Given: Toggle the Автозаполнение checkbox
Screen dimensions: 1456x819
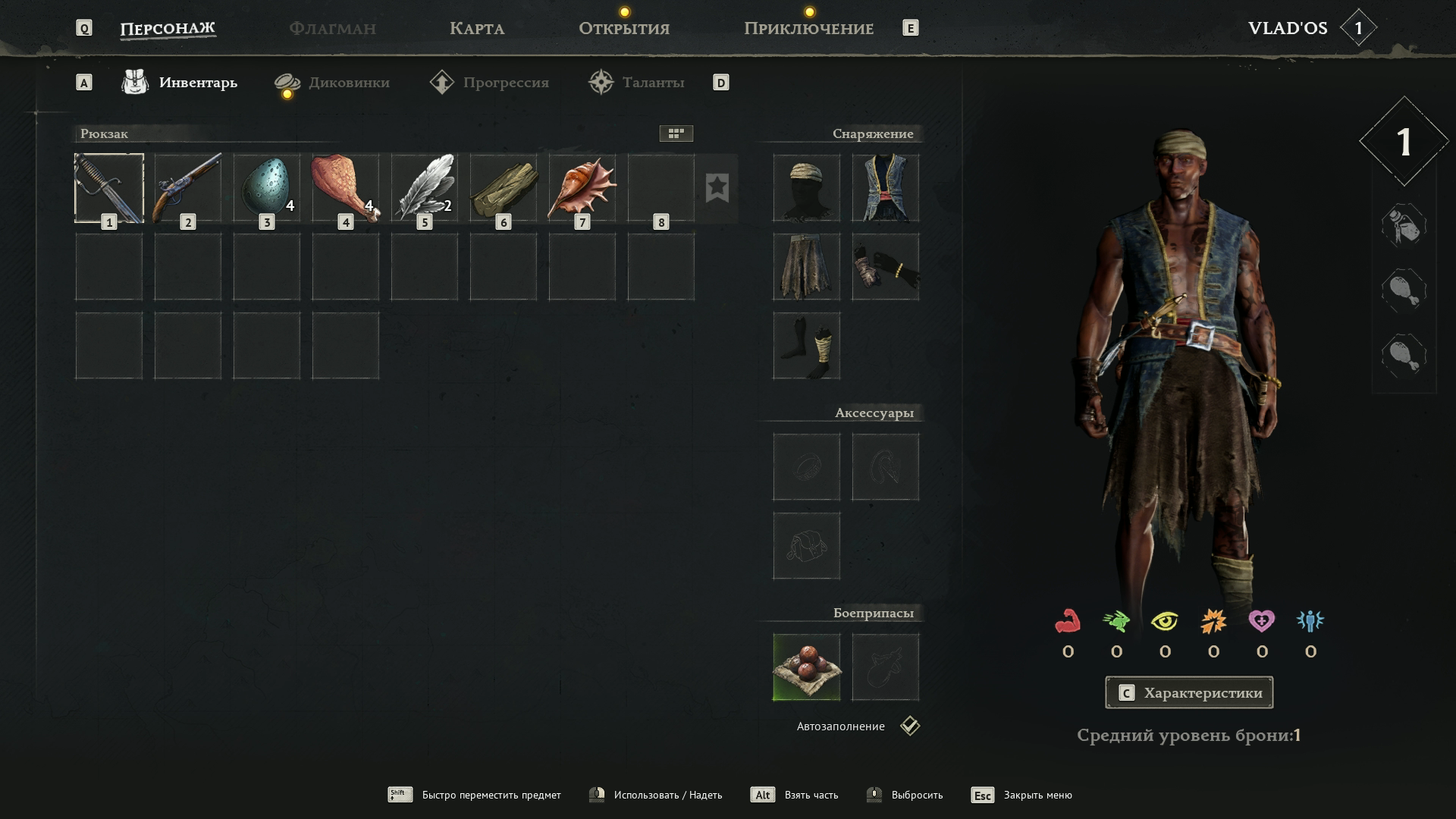Looking at the screenshot, I should point(910,726).
